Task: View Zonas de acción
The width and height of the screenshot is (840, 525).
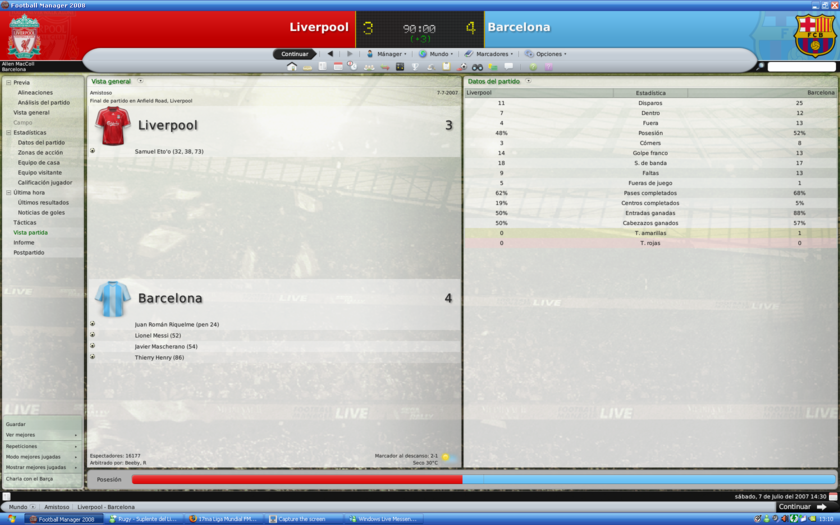Action: click(40, 153)
